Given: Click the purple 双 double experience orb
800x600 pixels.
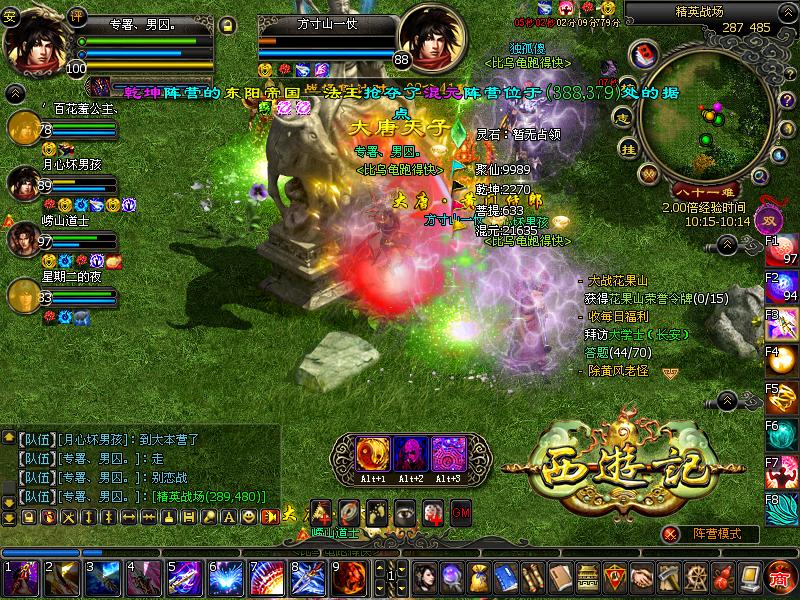Looking at the screenshot, I should click(771, 220).
